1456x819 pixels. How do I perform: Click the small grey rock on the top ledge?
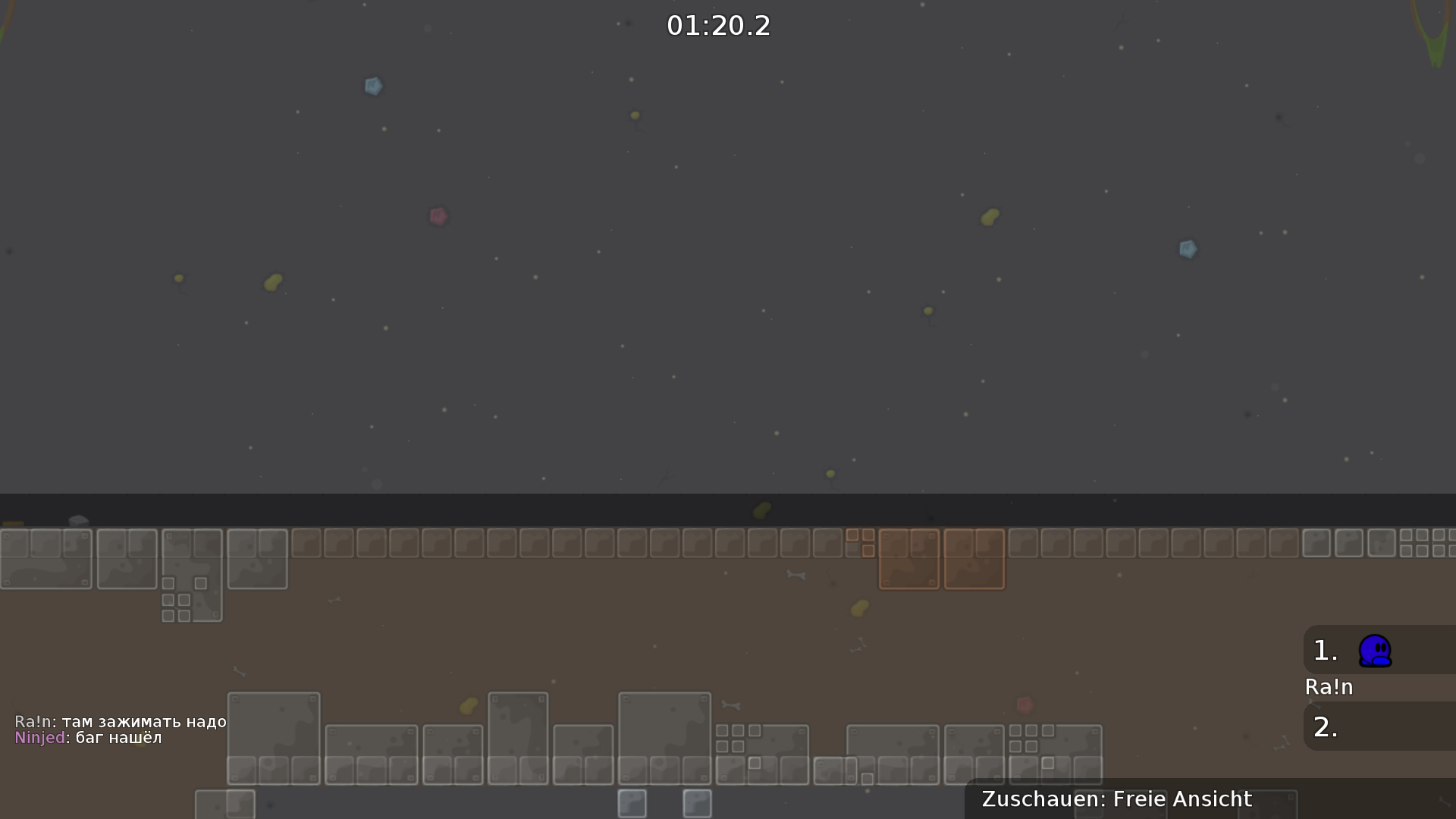pos(80,520)
